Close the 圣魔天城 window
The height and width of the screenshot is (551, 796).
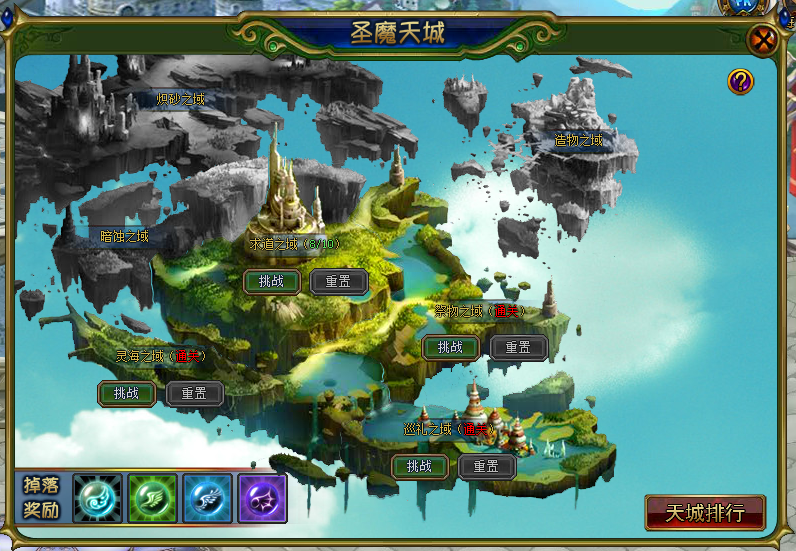click(764, 41)
